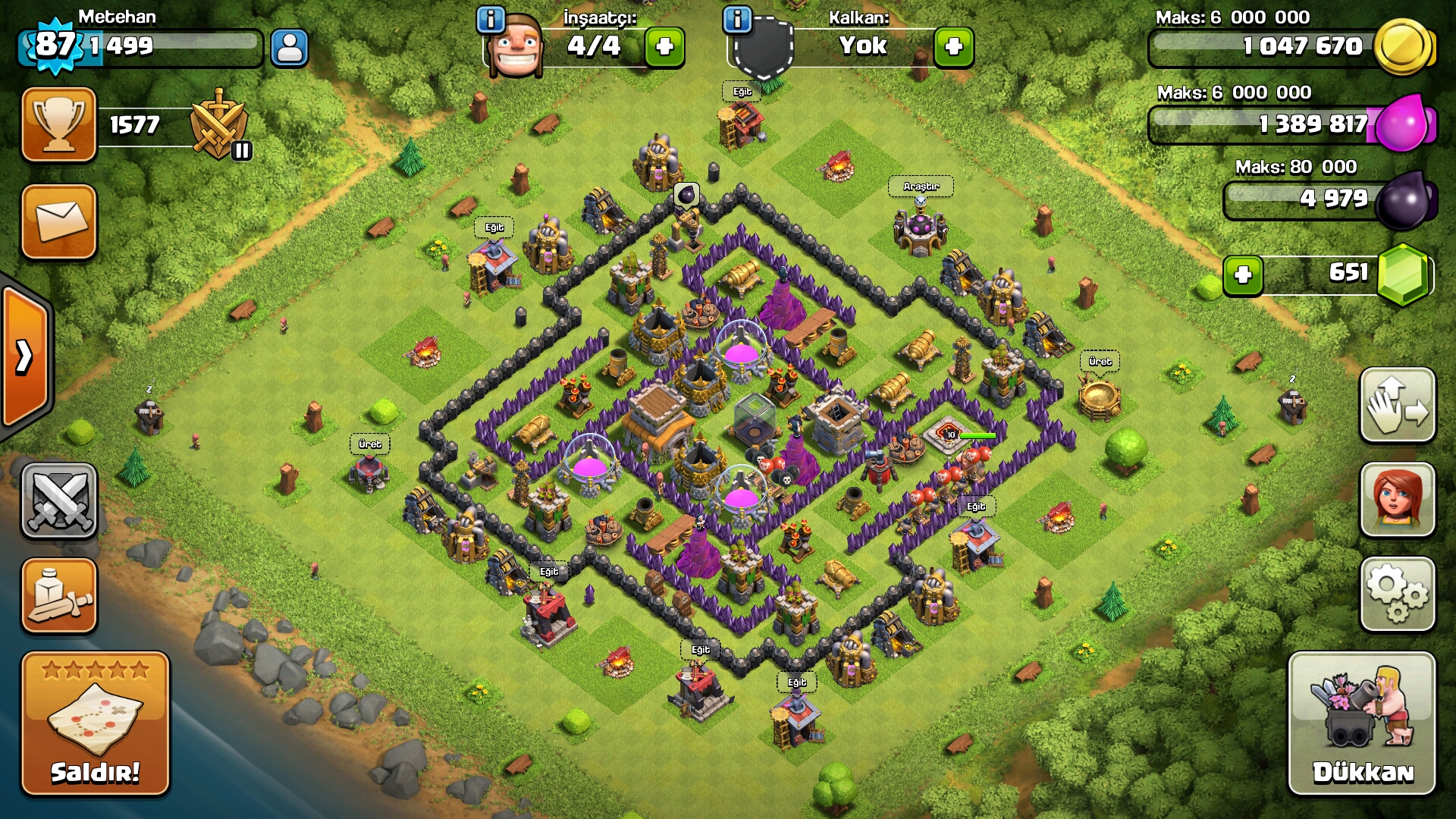
Task: Add a shield with the Kalkan plus button
Action: click(x=953, y=47)
